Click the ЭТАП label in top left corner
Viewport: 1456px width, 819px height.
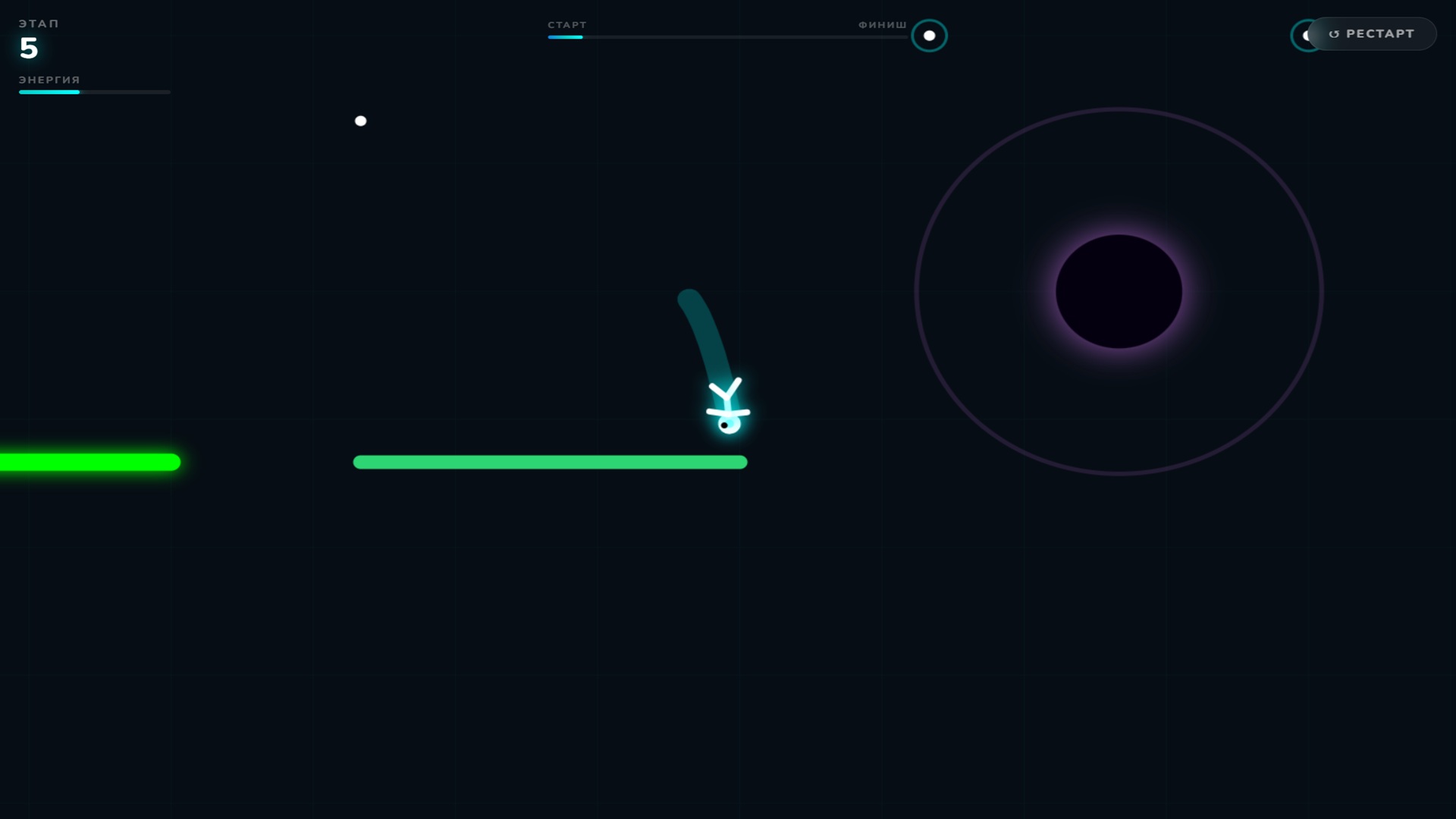coord(39,23)
